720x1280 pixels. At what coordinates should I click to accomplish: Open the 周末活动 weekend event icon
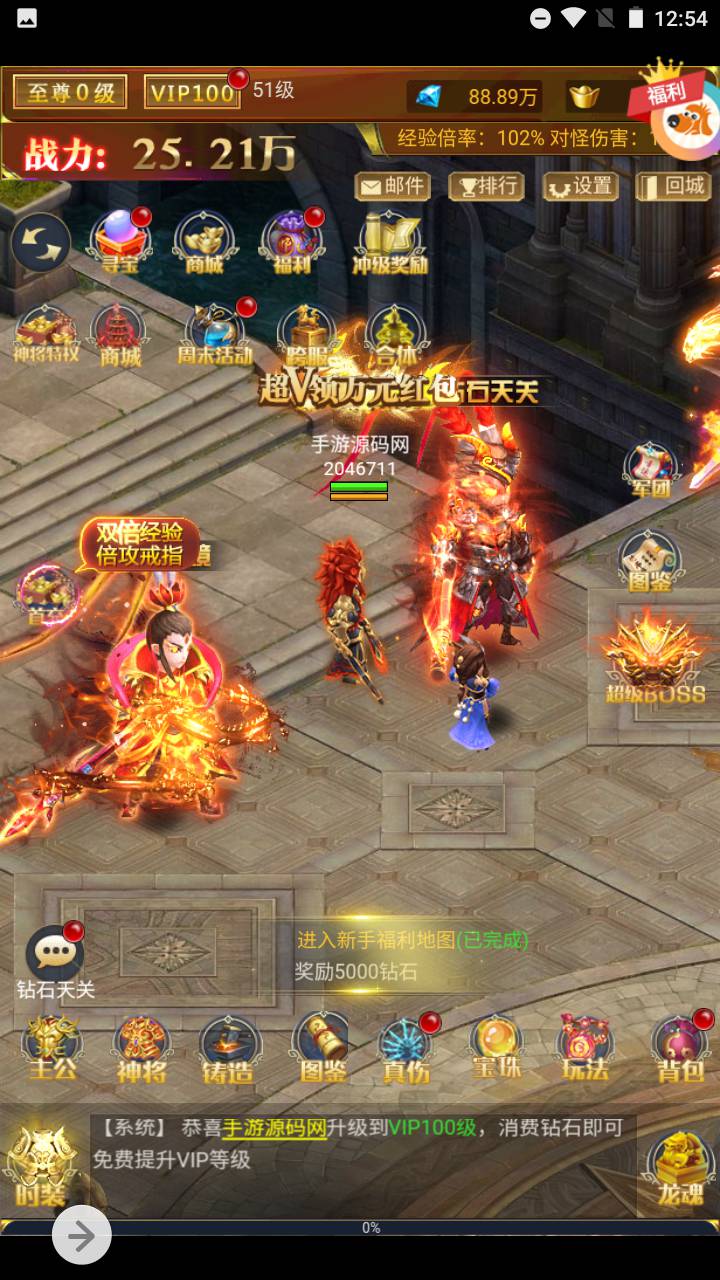[x=215, y=333]
